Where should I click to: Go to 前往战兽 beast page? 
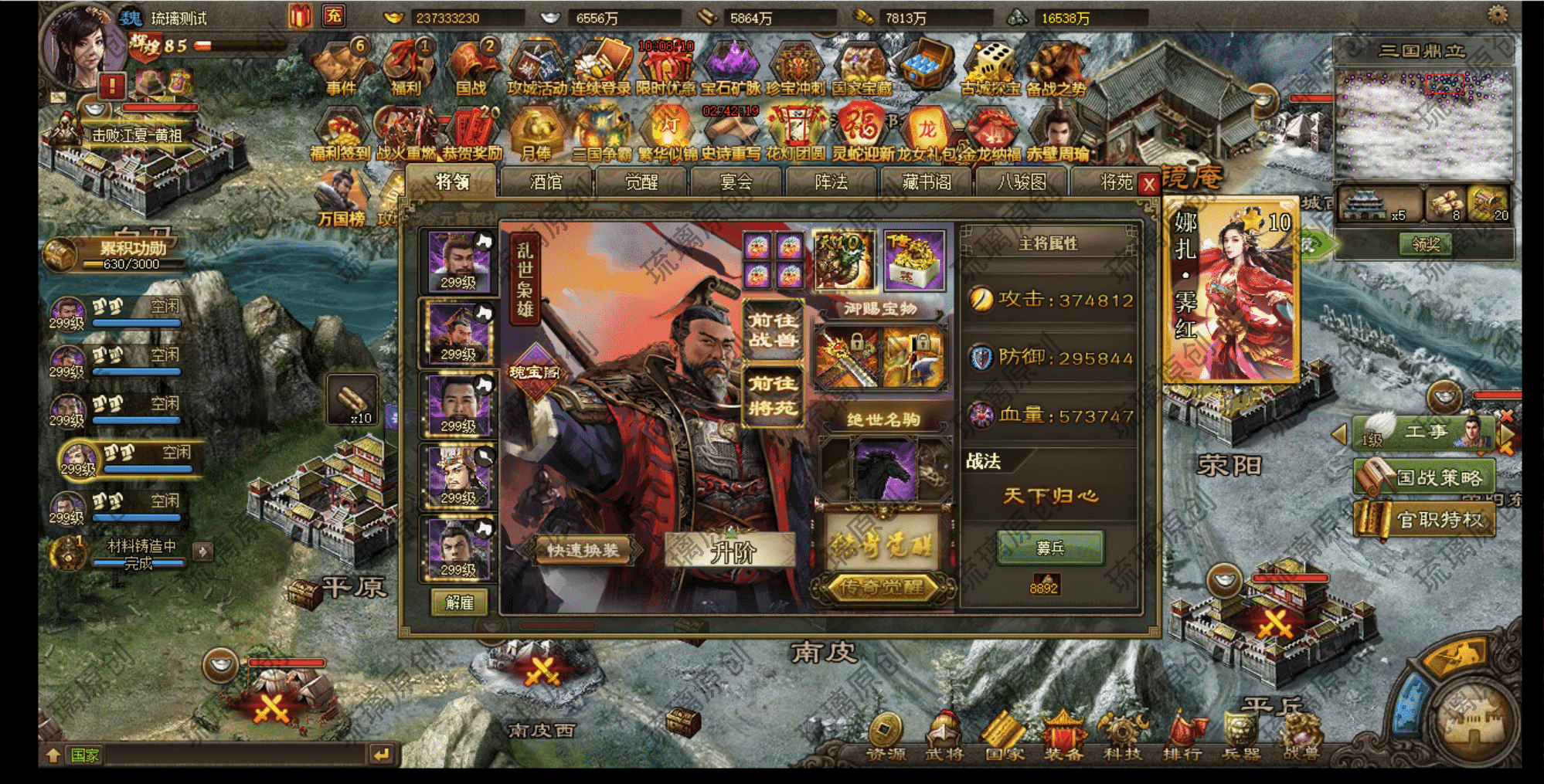click(x=772, y=330)
